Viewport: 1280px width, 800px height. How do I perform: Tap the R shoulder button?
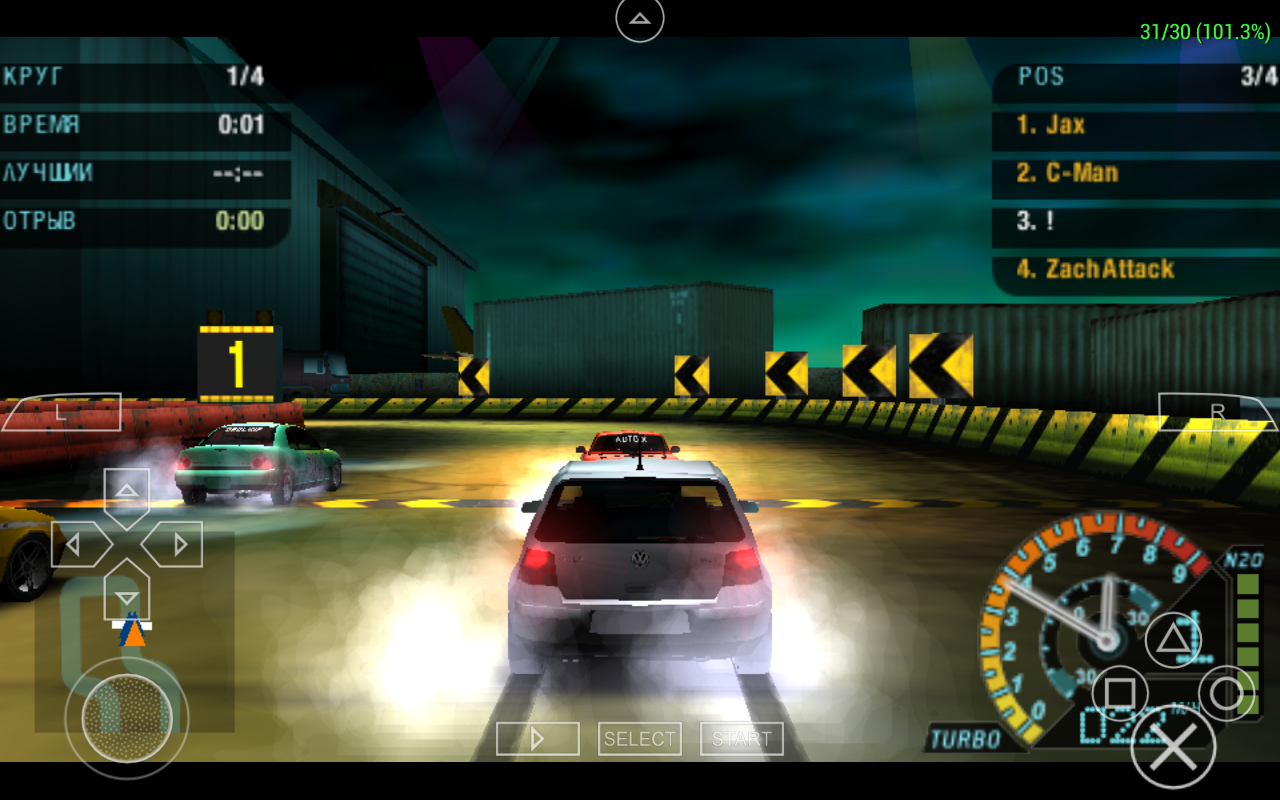pyautogui.click(x=1217, y=412)
